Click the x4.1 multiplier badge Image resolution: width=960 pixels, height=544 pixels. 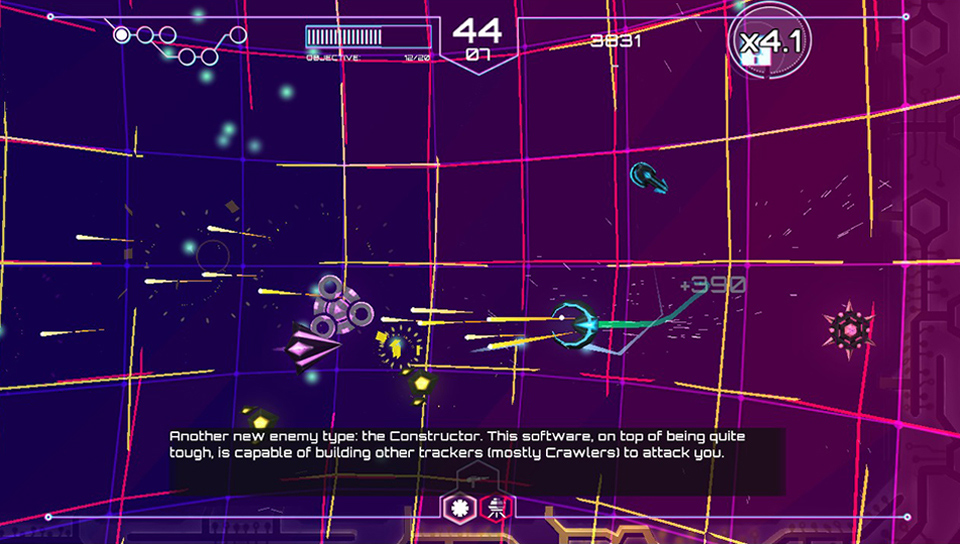[x=768, y=43]
